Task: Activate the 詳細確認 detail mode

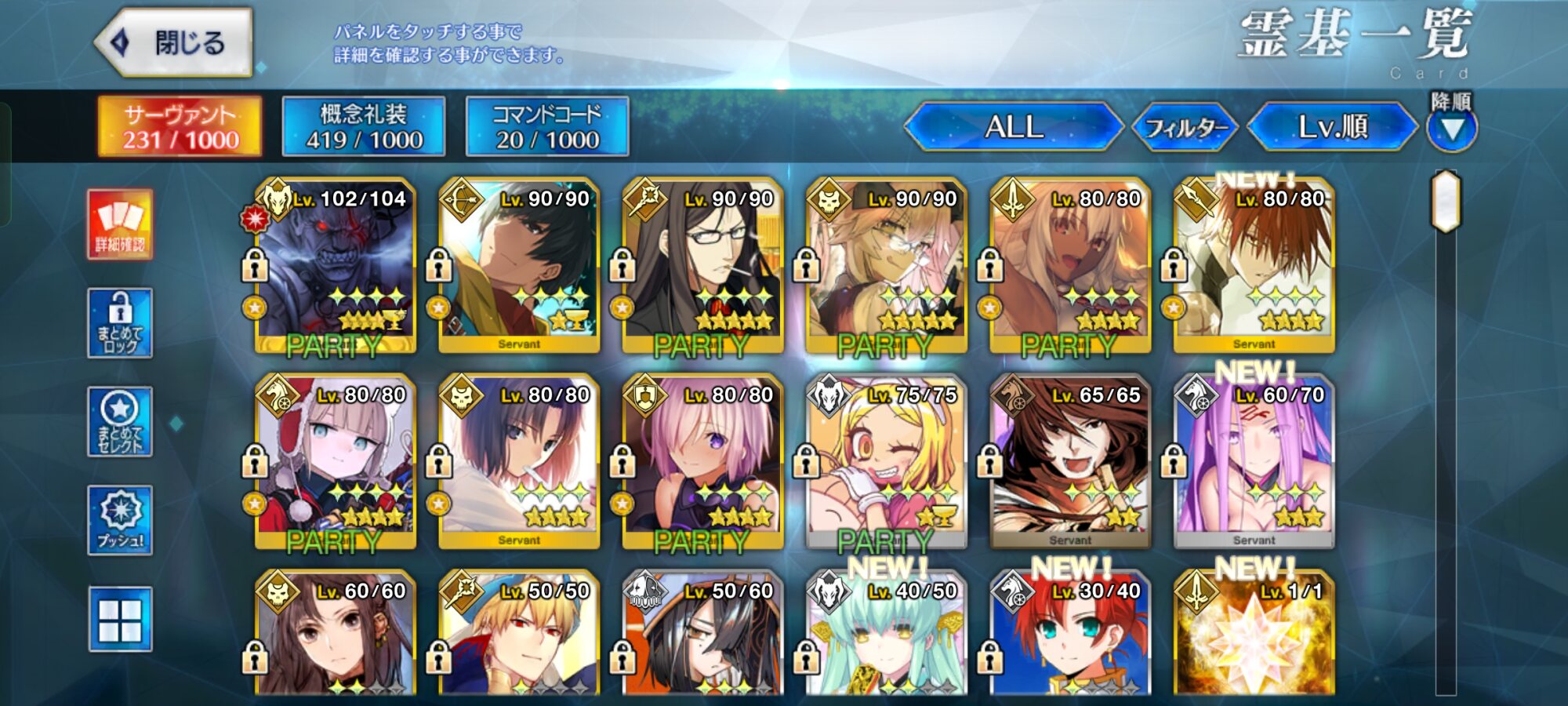Action: [120, 224]
